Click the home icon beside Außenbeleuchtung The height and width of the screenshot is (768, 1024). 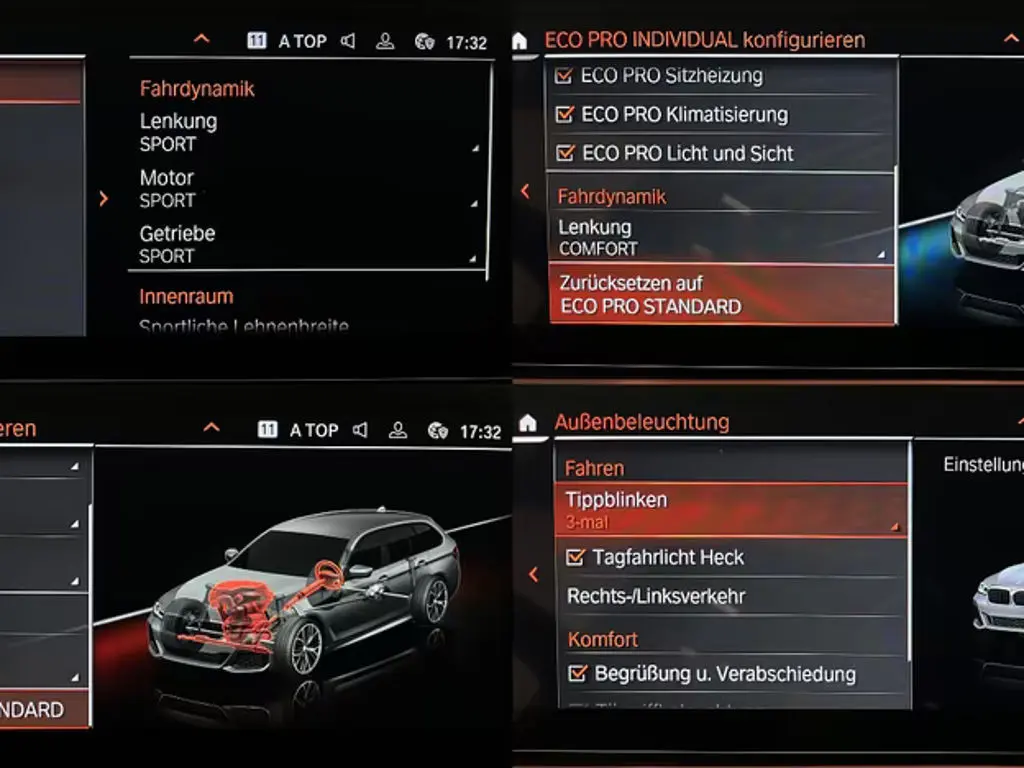[x=528, y=423]
